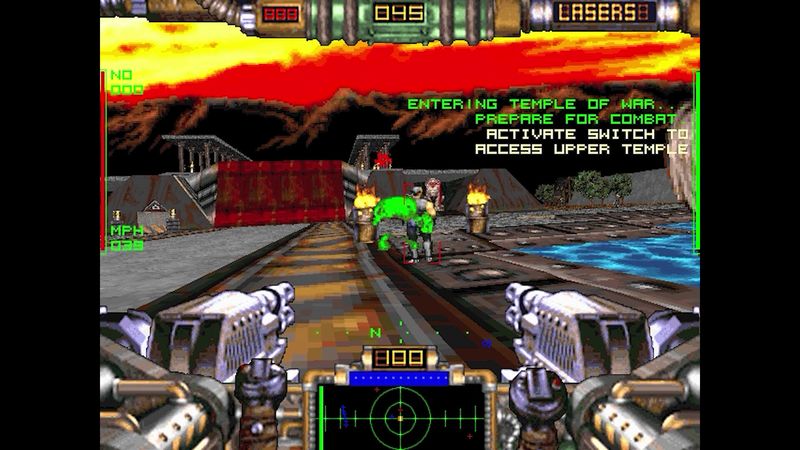Click the circular radar scope

[400, 416]
